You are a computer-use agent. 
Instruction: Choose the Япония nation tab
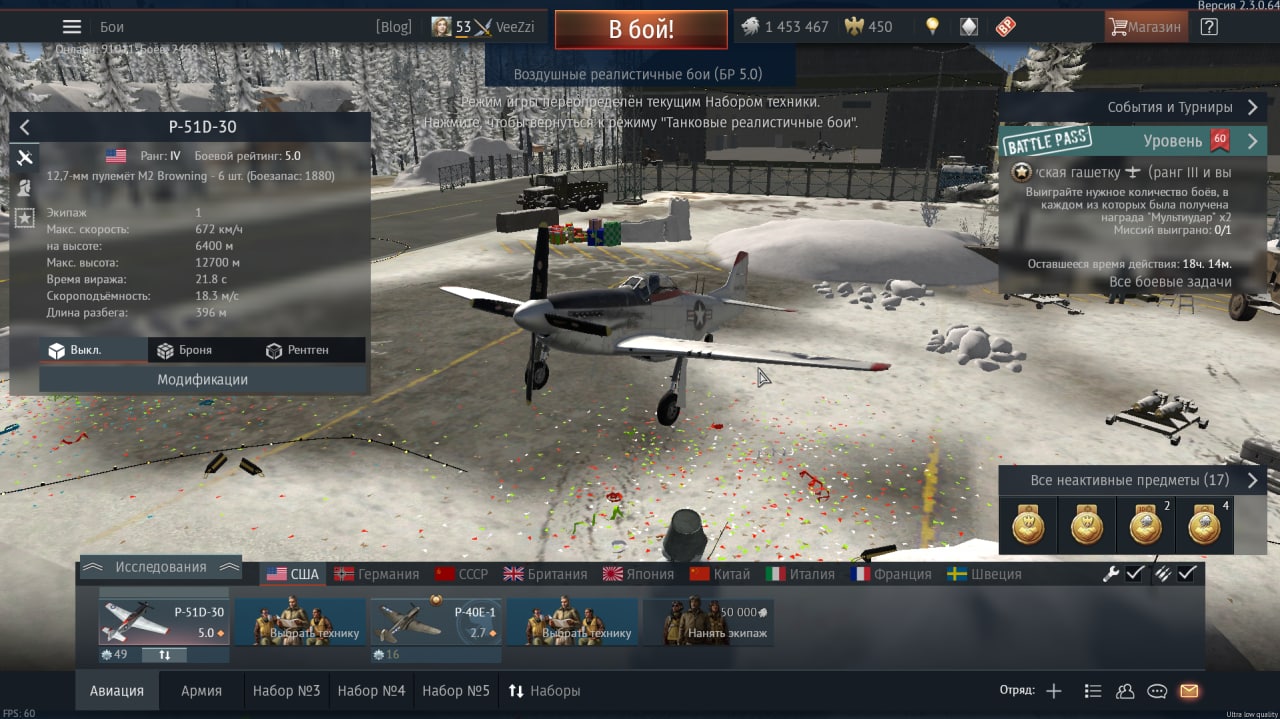pos(640,574)
